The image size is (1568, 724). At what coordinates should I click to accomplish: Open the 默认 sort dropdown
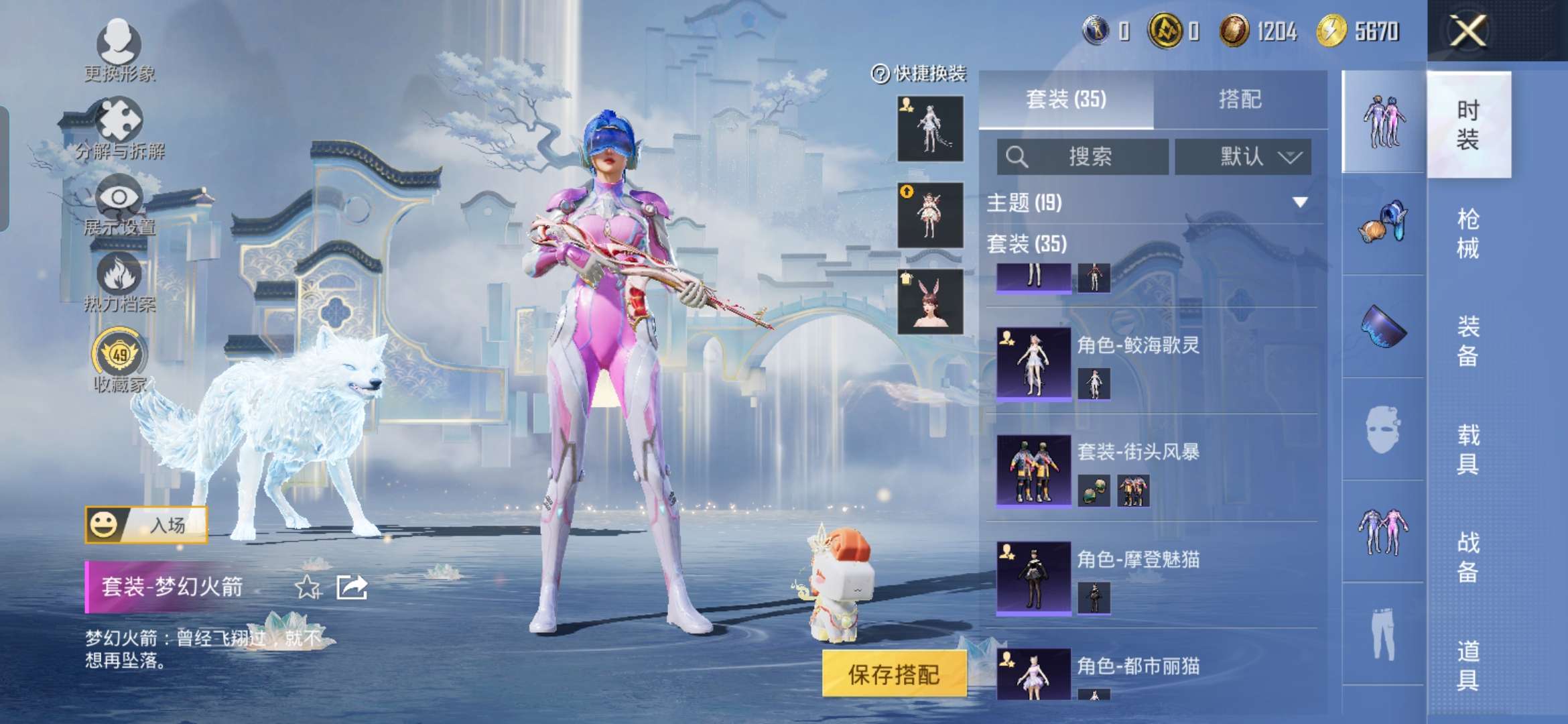coord(1243,157)
